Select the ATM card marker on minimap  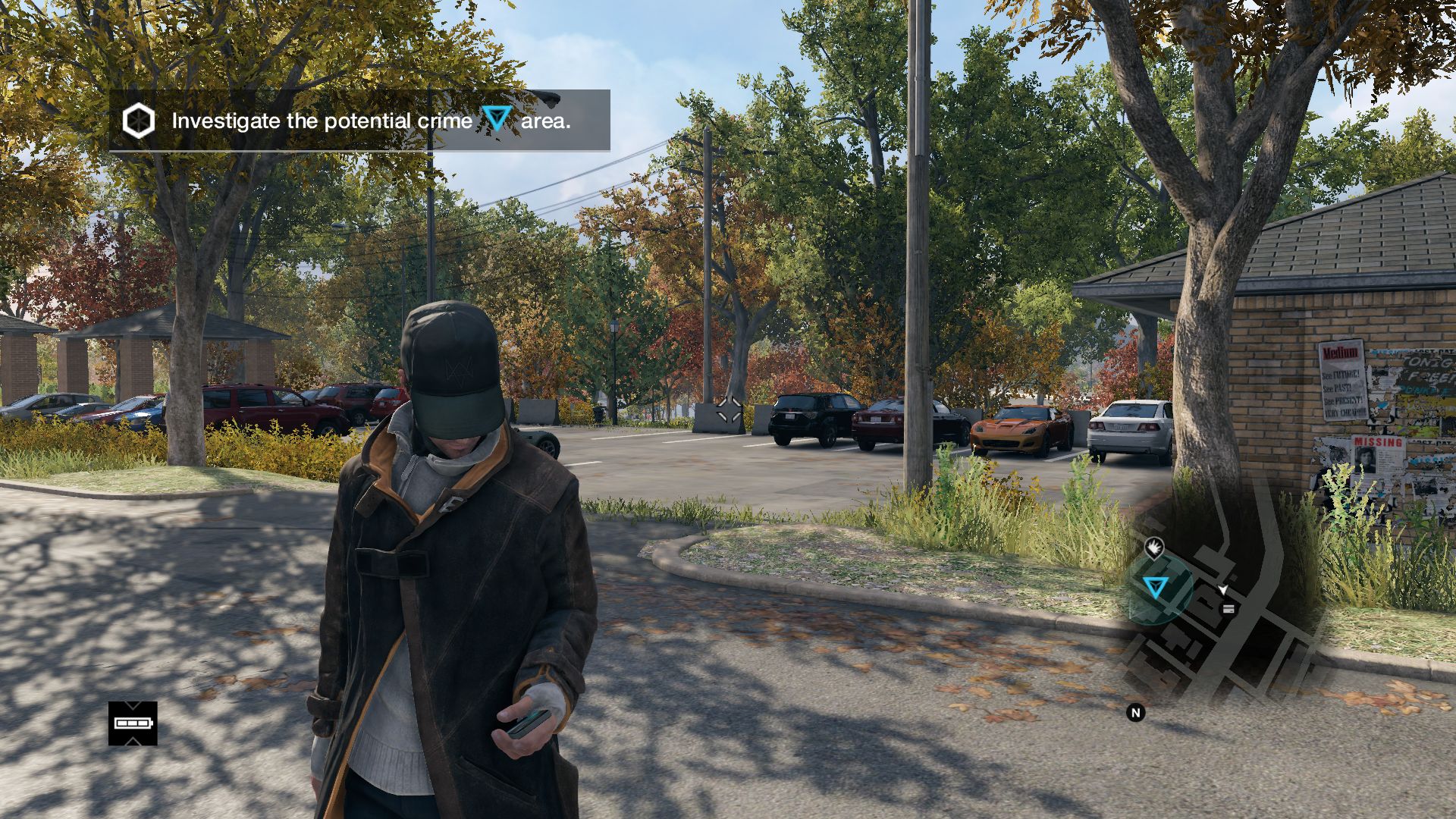tap(1228, 608)
